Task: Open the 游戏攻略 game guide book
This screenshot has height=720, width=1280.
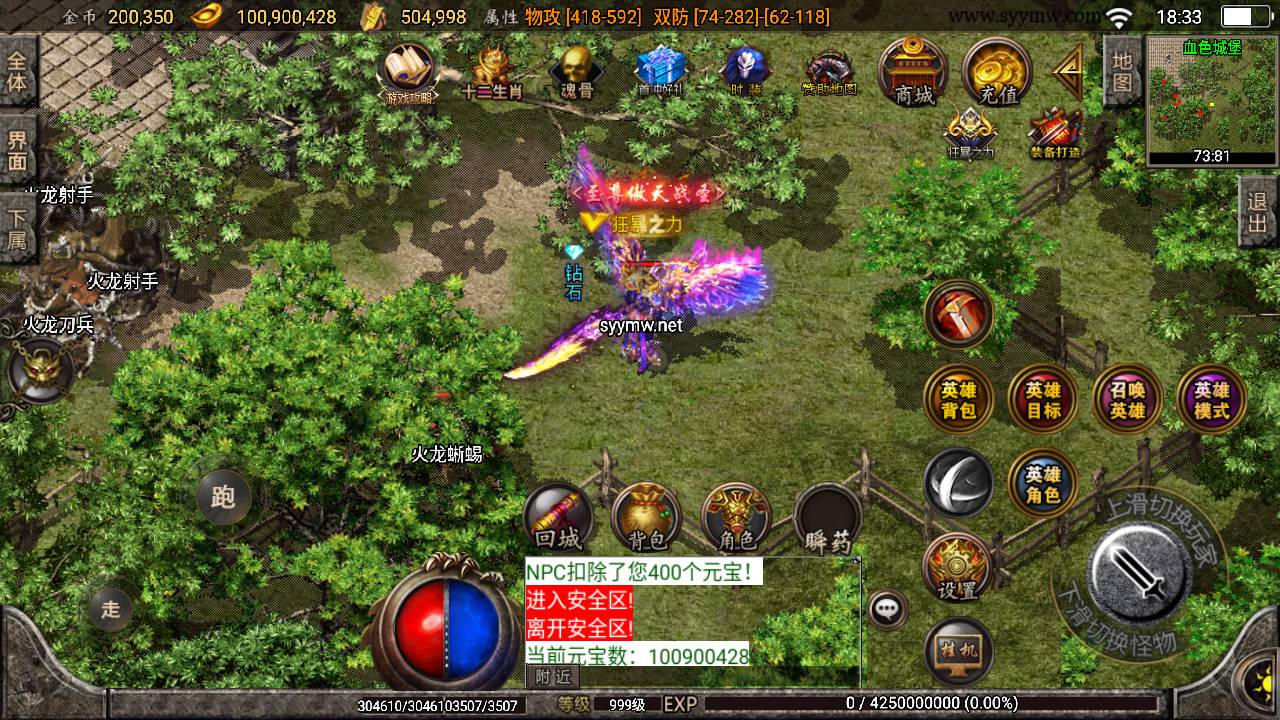Action: (410, 72)
